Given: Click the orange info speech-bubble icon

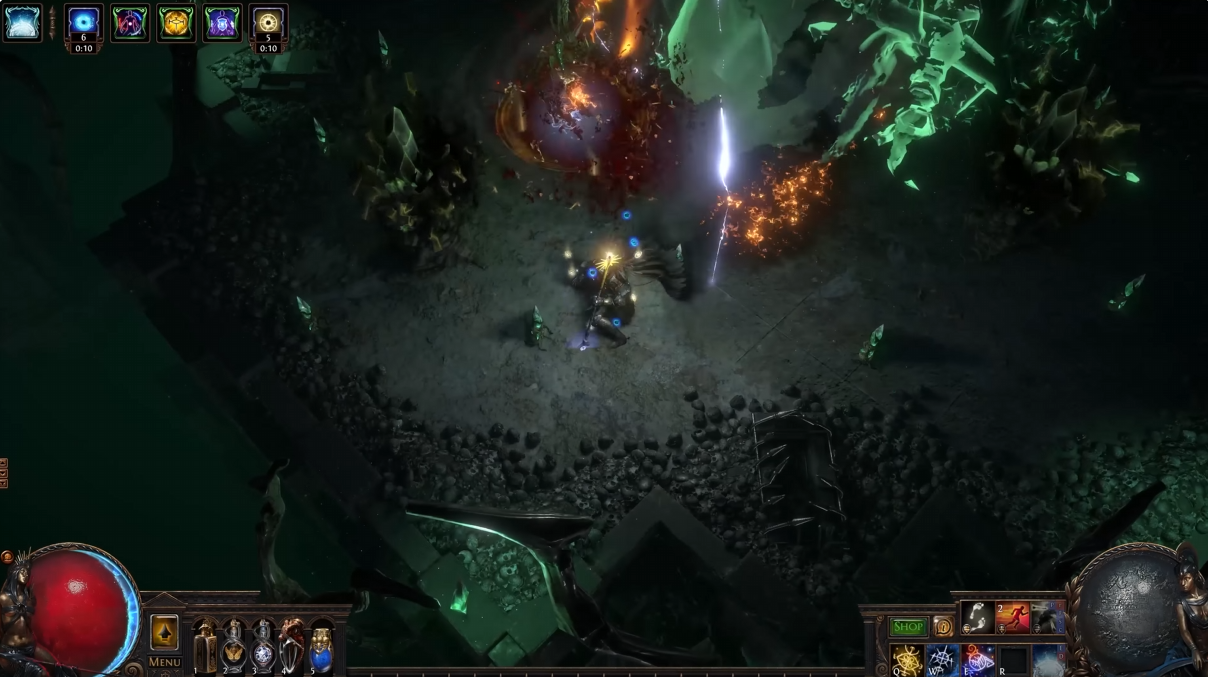Looking at the screenshot, I should tap(943, 627).
